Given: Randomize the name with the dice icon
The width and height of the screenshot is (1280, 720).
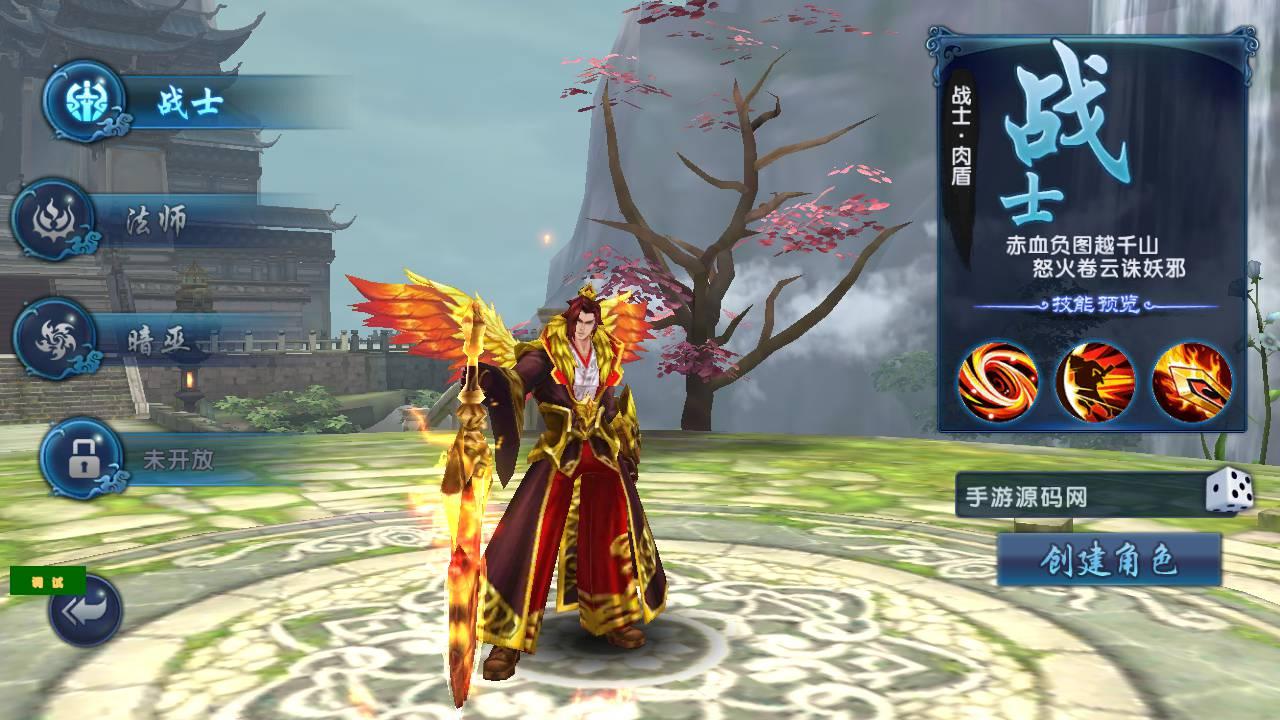Looking at the screenshot, I should point(1229,492).
